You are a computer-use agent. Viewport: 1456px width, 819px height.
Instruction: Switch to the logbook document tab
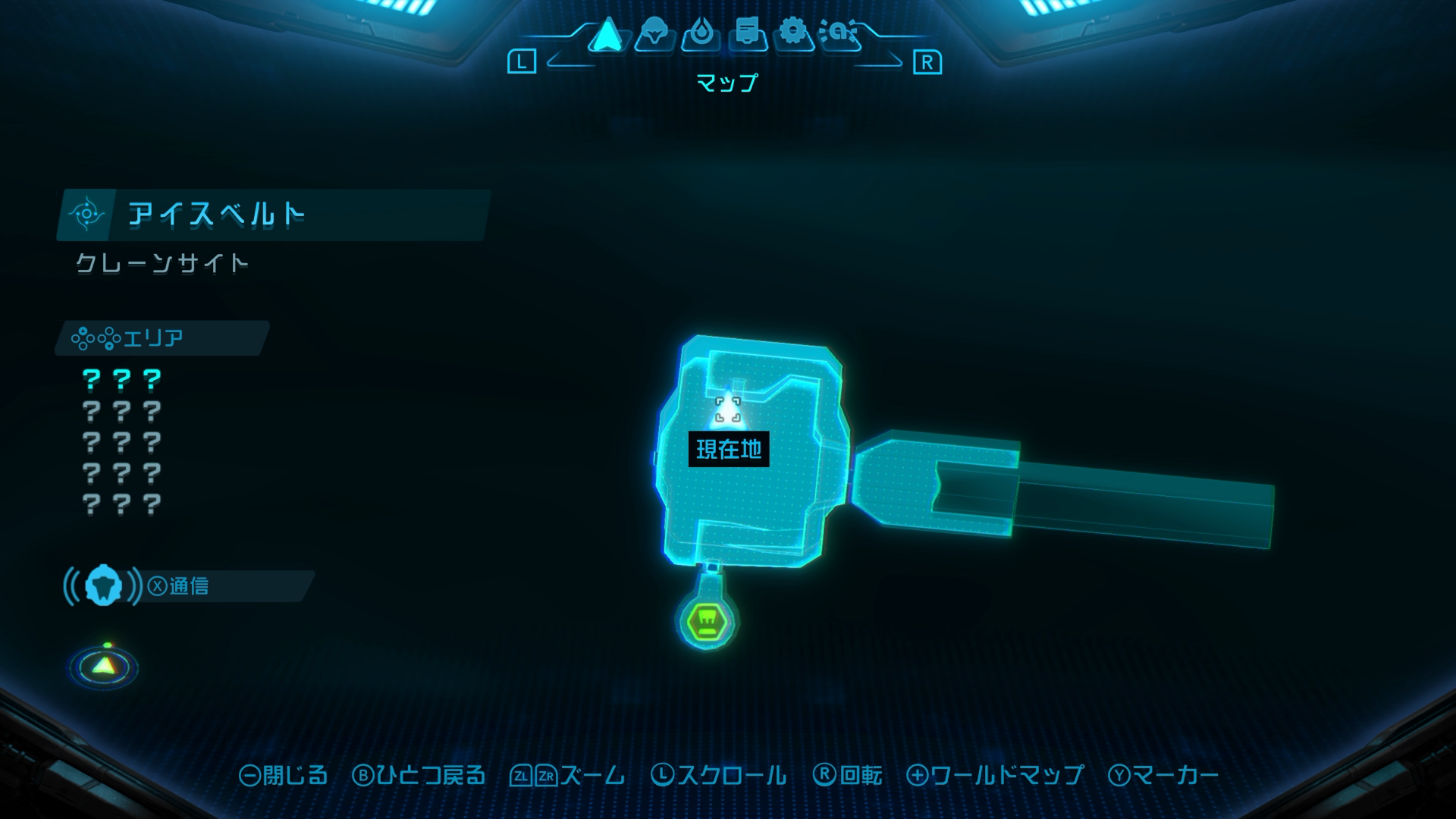pyautogui.click(x=748, y=34)
